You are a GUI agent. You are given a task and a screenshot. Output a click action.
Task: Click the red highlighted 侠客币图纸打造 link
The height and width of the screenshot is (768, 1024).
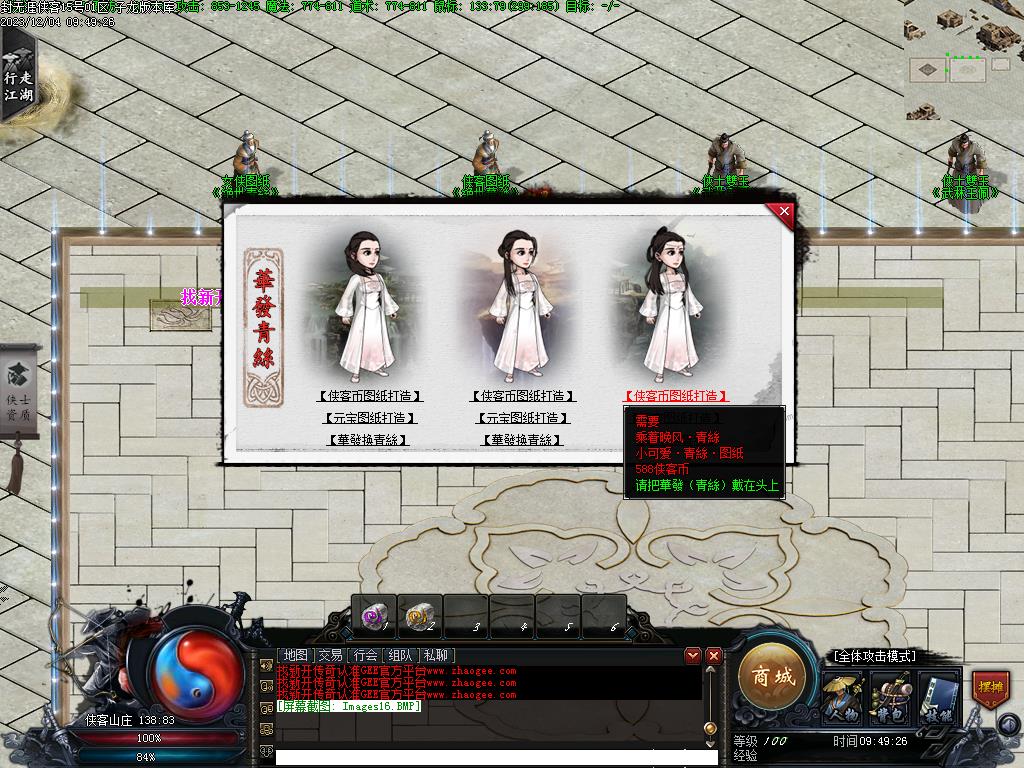click(x=675, y=396)
